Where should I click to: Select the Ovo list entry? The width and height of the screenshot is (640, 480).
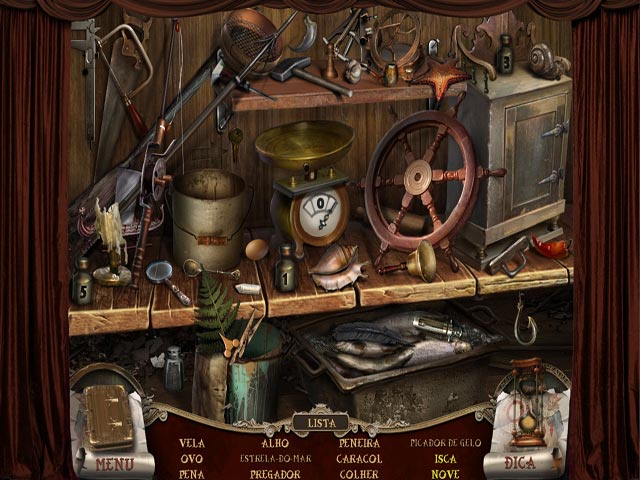192,458
